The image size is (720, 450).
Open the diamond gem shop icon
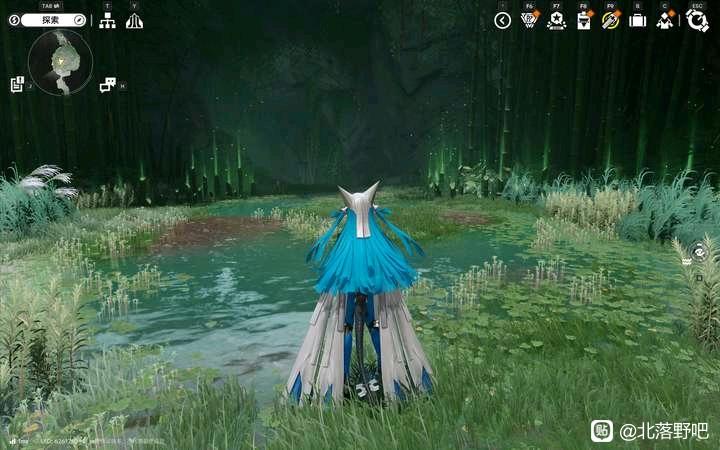click(530, 20)
